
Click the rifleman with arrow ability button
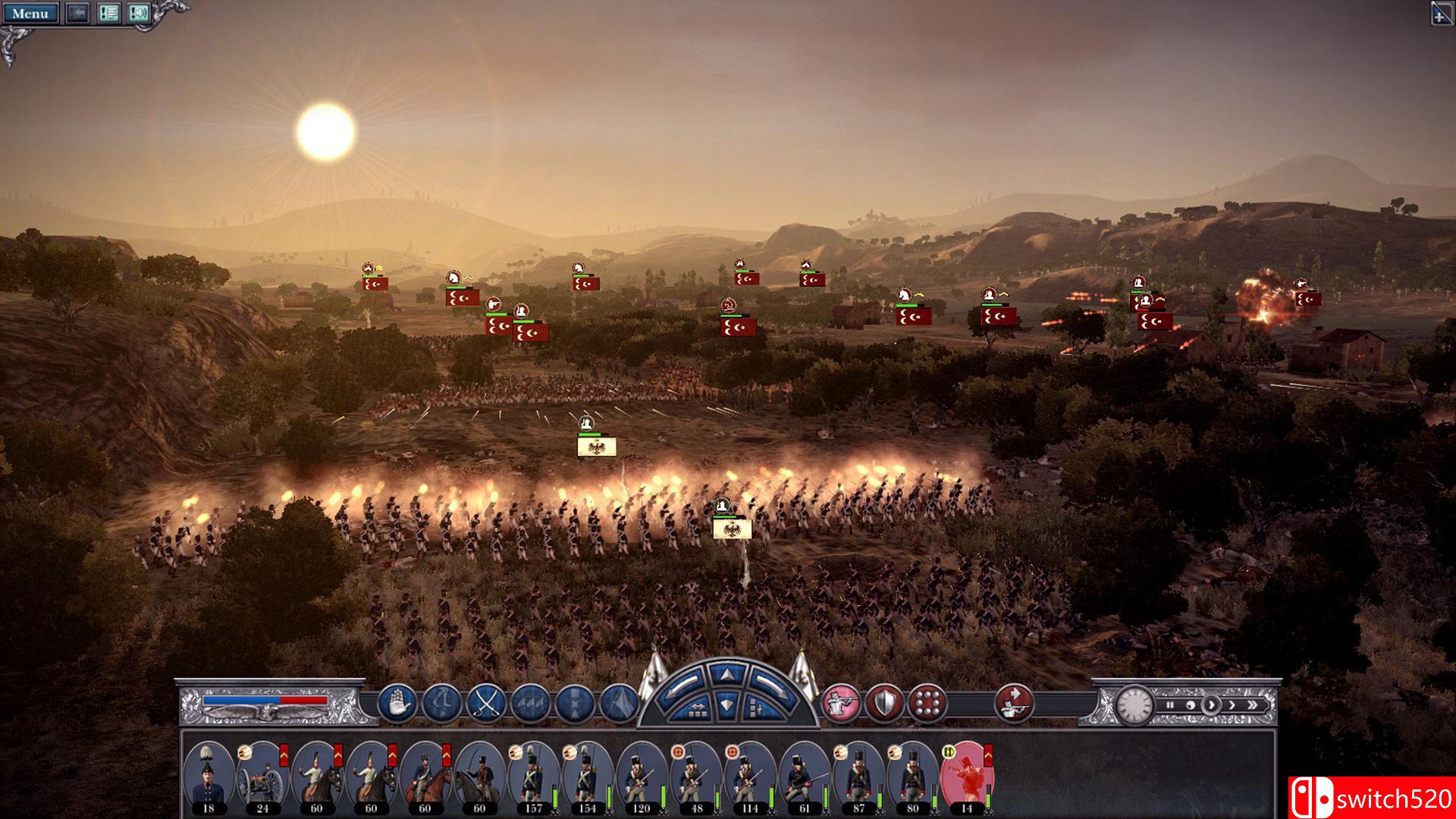click(1014, 702)
